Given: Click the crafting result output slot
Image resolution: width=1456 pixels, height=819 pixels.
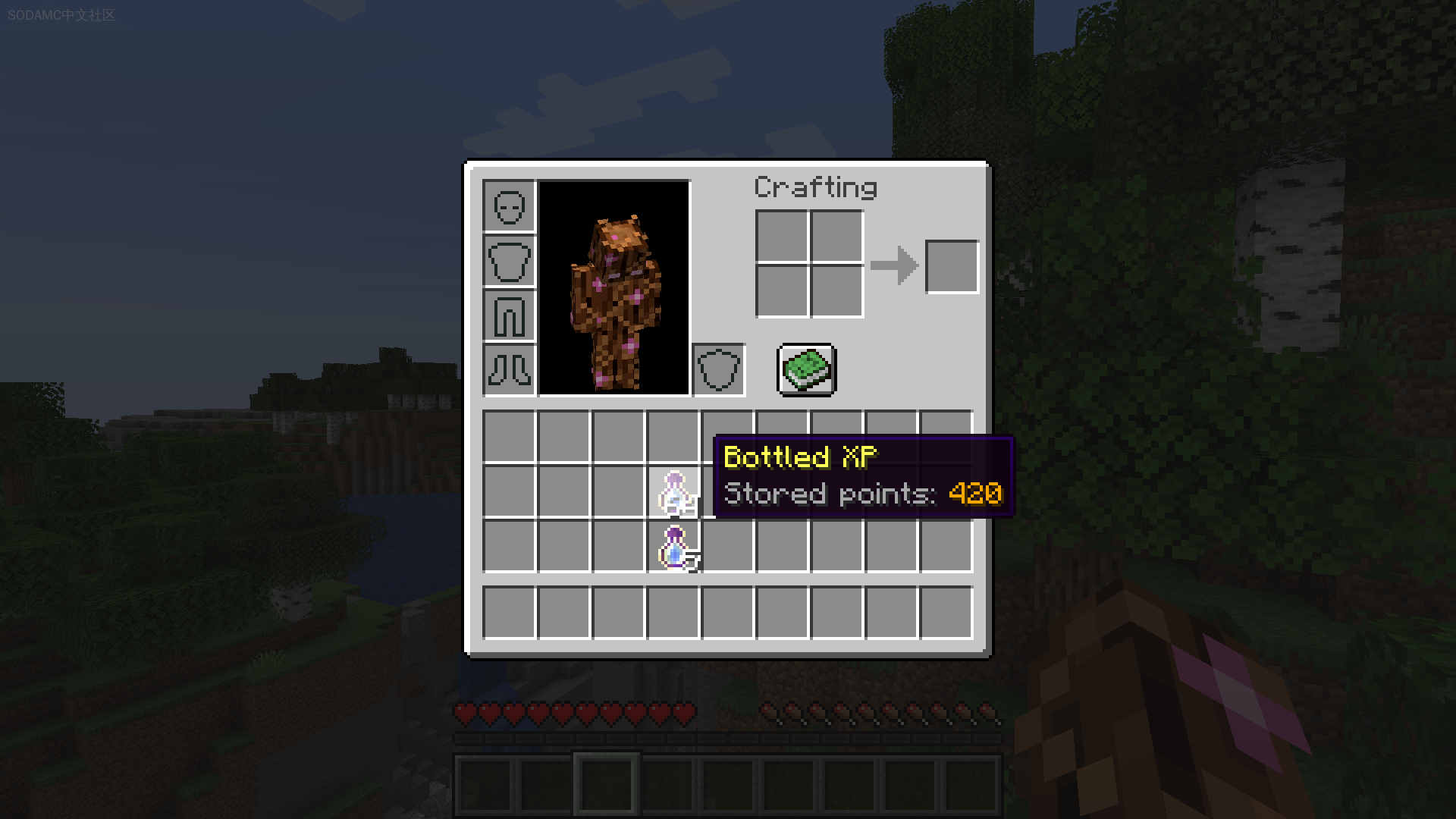Looking at the screenshot, I should point(952,267).
